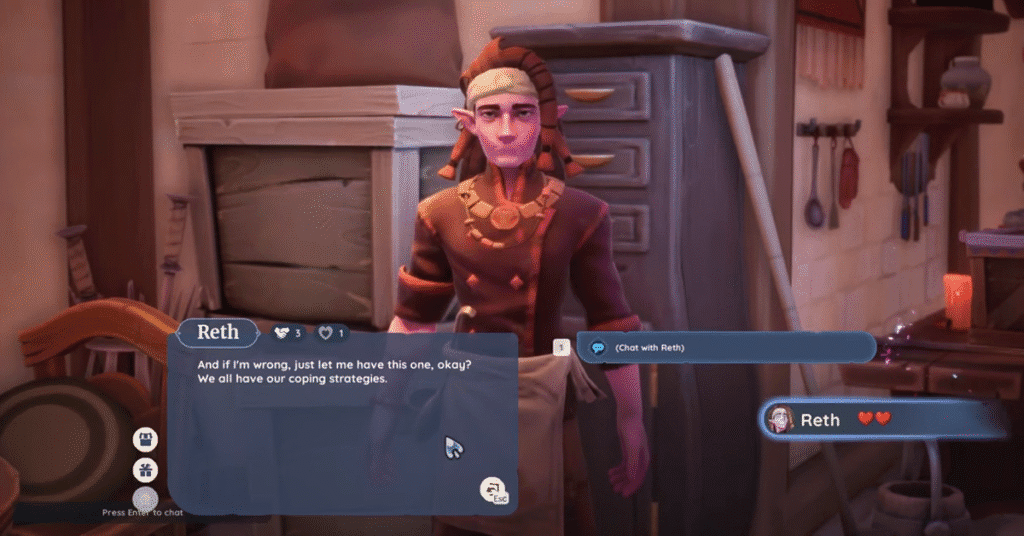Select the gift box icon to give a gift
This screenshot has width=1024, height=536.
146,469
